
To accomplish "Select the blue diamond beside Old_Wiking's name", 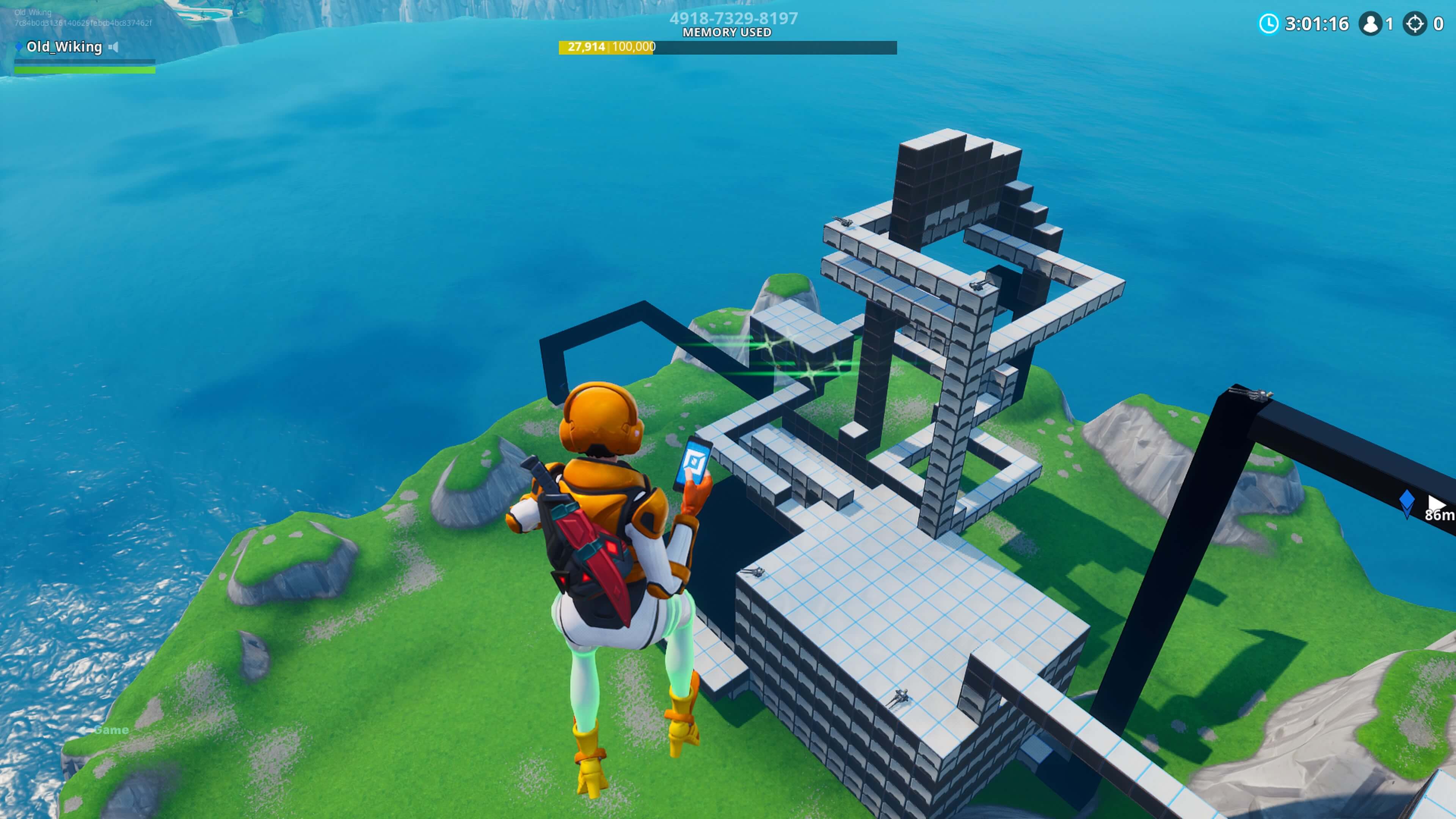I will 19,47.
